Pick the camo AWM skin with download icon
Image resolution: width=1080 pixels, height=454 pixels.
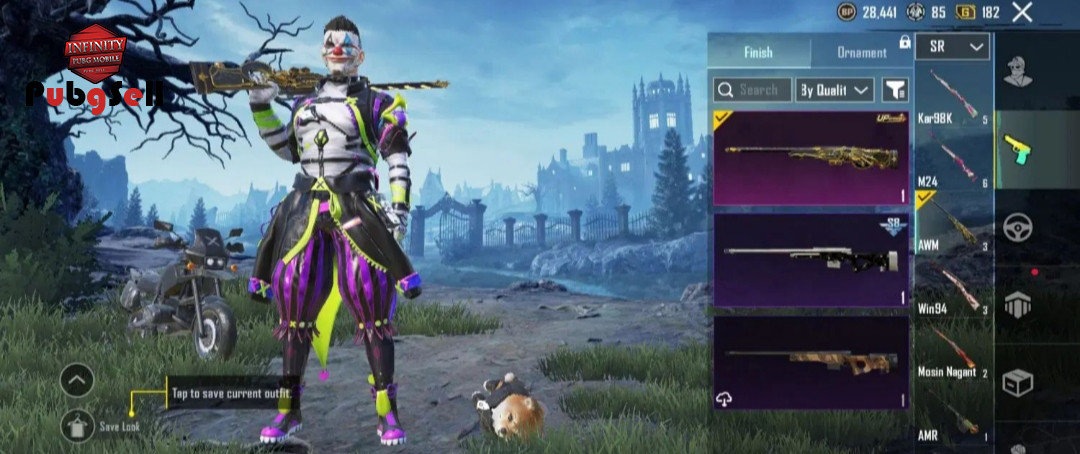pos(811,362)
